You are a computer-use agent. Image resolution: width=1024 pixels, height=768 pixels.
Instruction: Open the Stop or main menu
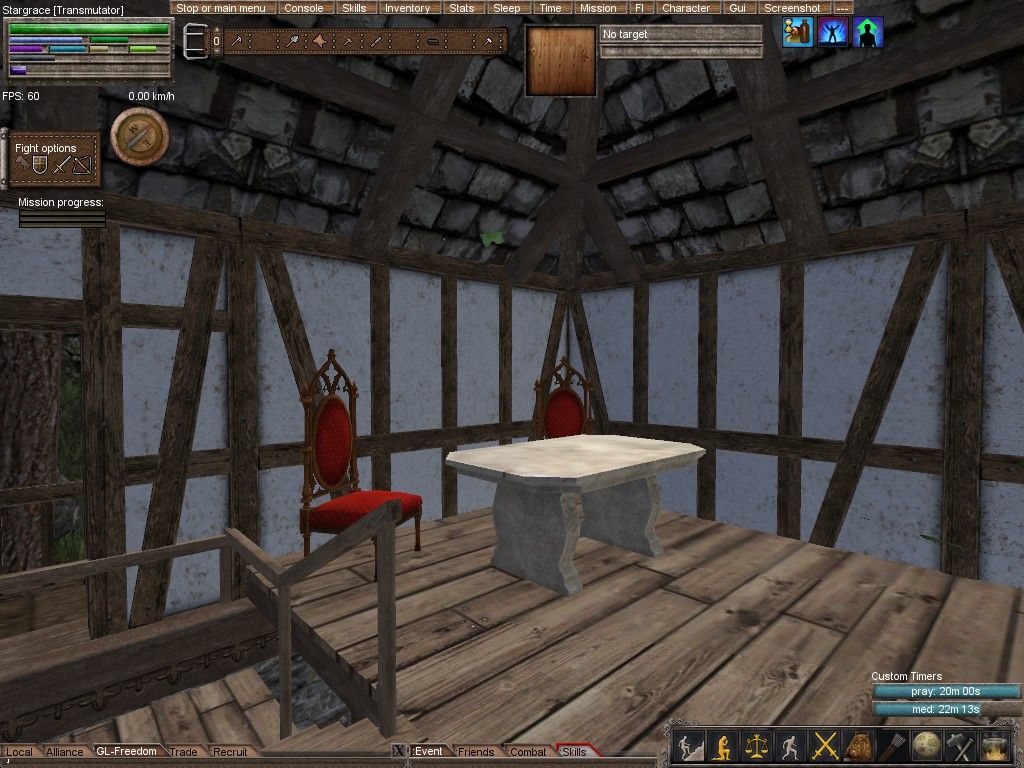(x=220, y=8)
